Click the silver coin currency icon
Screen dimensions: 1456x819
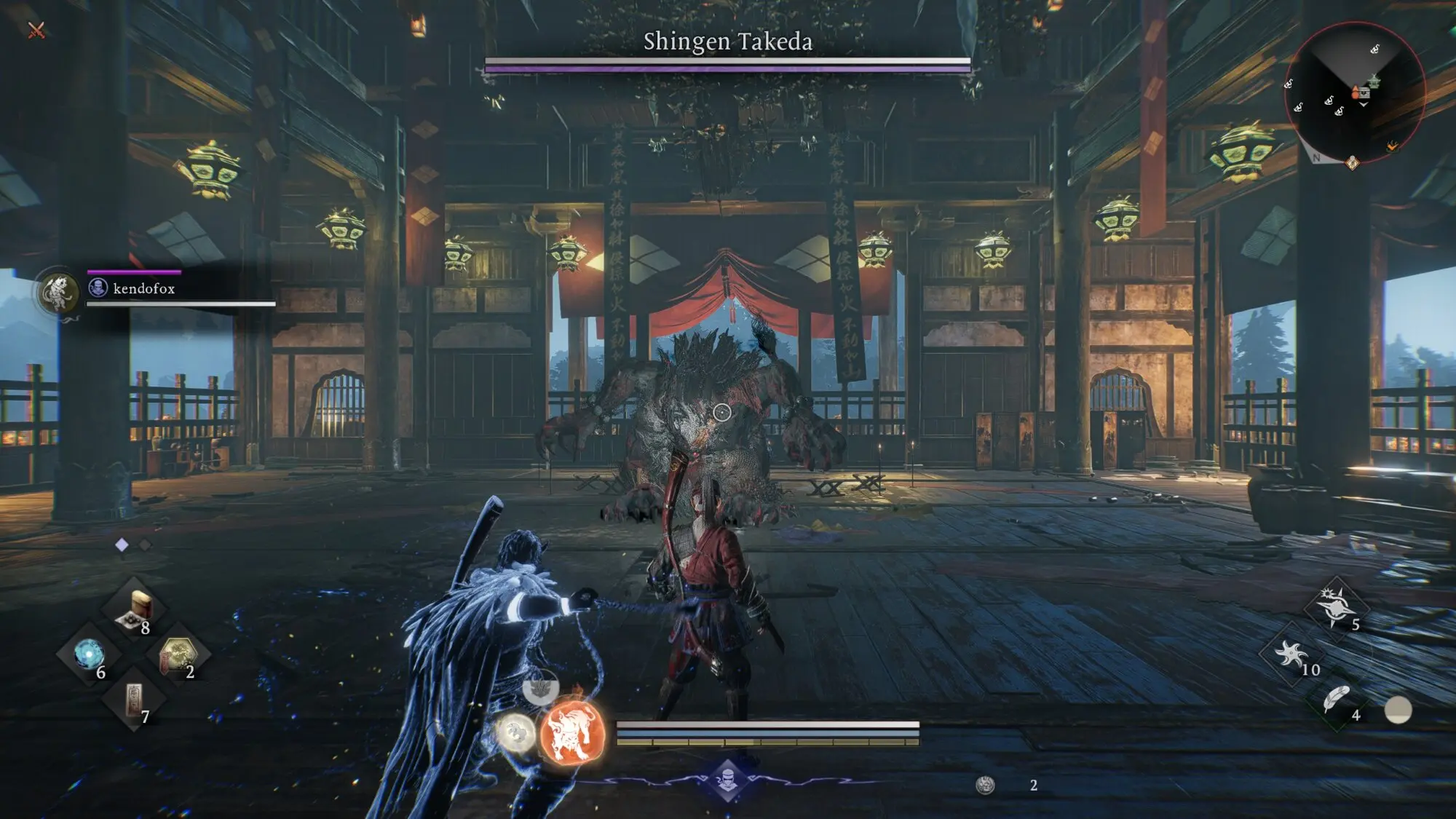click(x=985, y=785)
